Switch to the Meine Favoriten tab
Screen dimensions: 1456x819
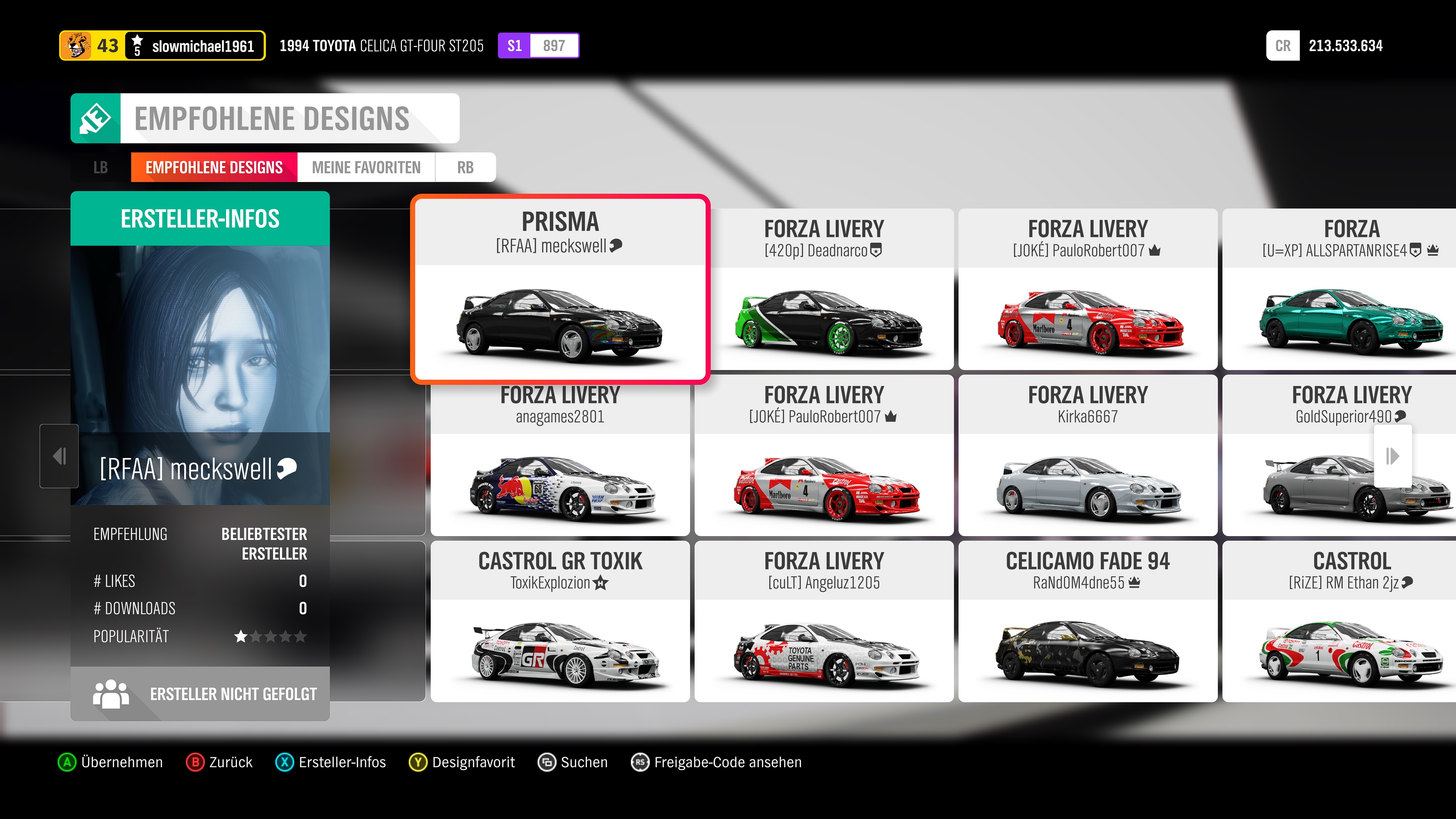click(366, 167)
